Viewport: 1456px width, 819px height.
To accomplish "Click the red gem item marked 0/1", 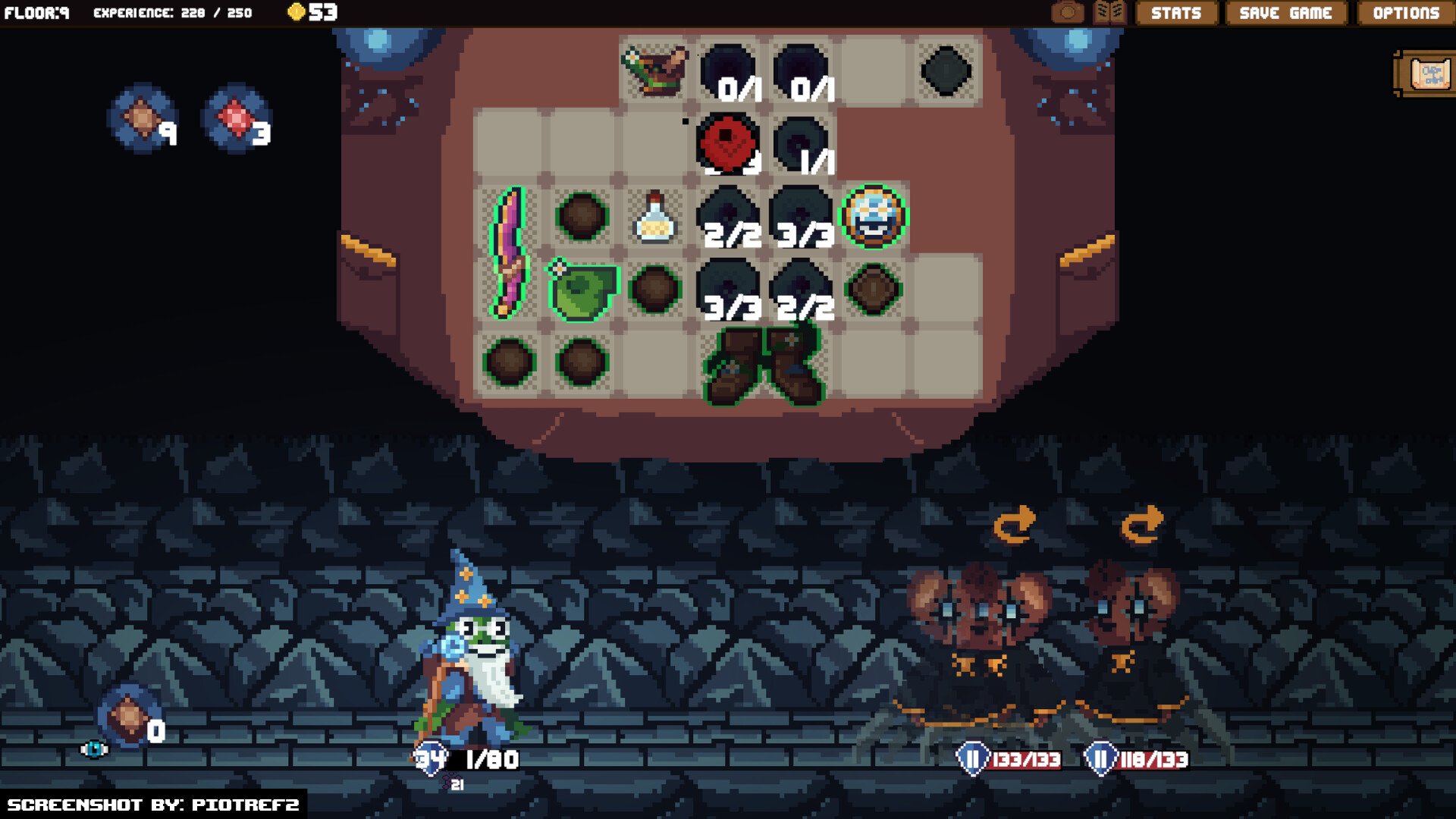I will pyautogui.click(x=726, y=140).
